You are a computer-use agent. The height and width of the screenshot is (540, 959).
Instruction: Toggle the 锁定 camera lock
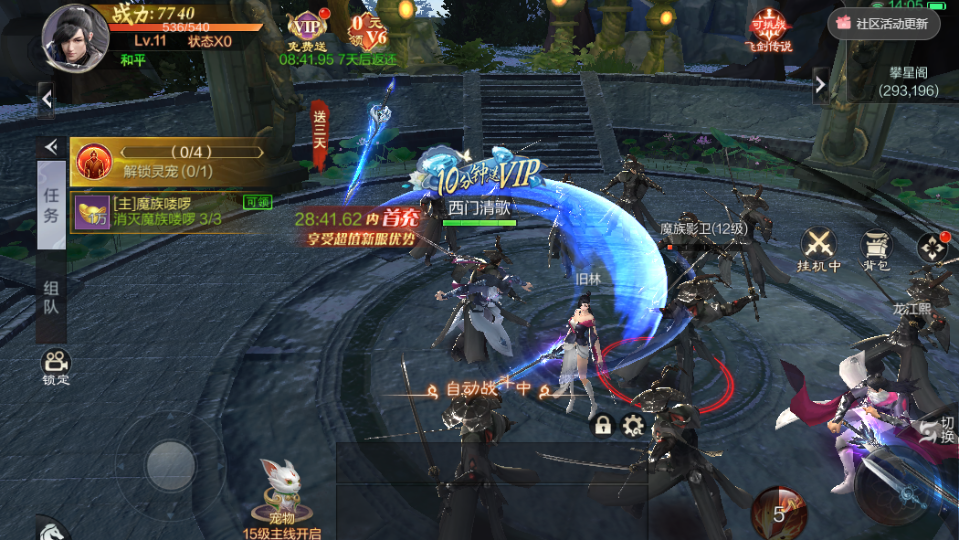pos(55,366)
